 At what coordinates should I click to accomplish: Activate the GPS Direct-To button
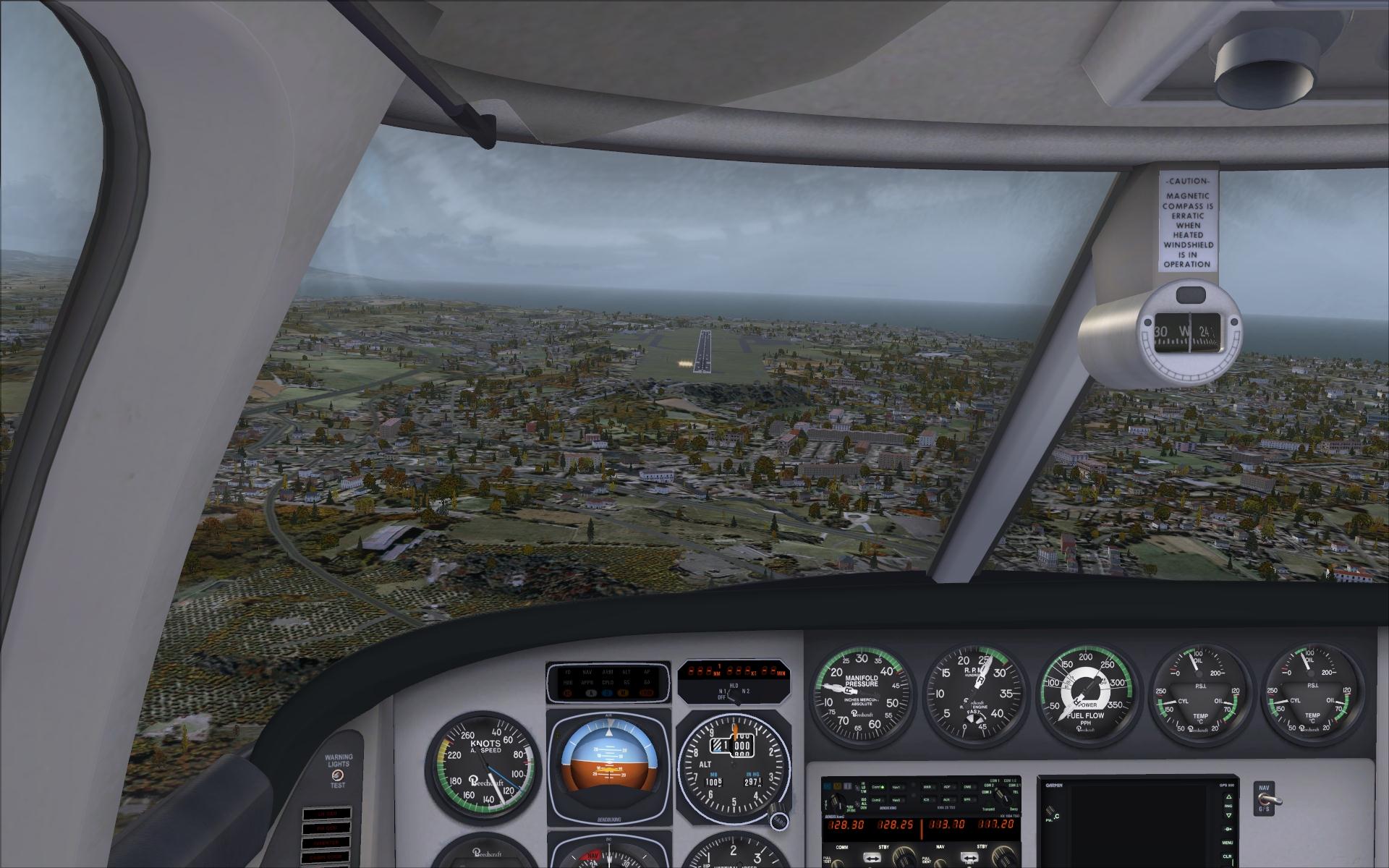point(1228,829)
